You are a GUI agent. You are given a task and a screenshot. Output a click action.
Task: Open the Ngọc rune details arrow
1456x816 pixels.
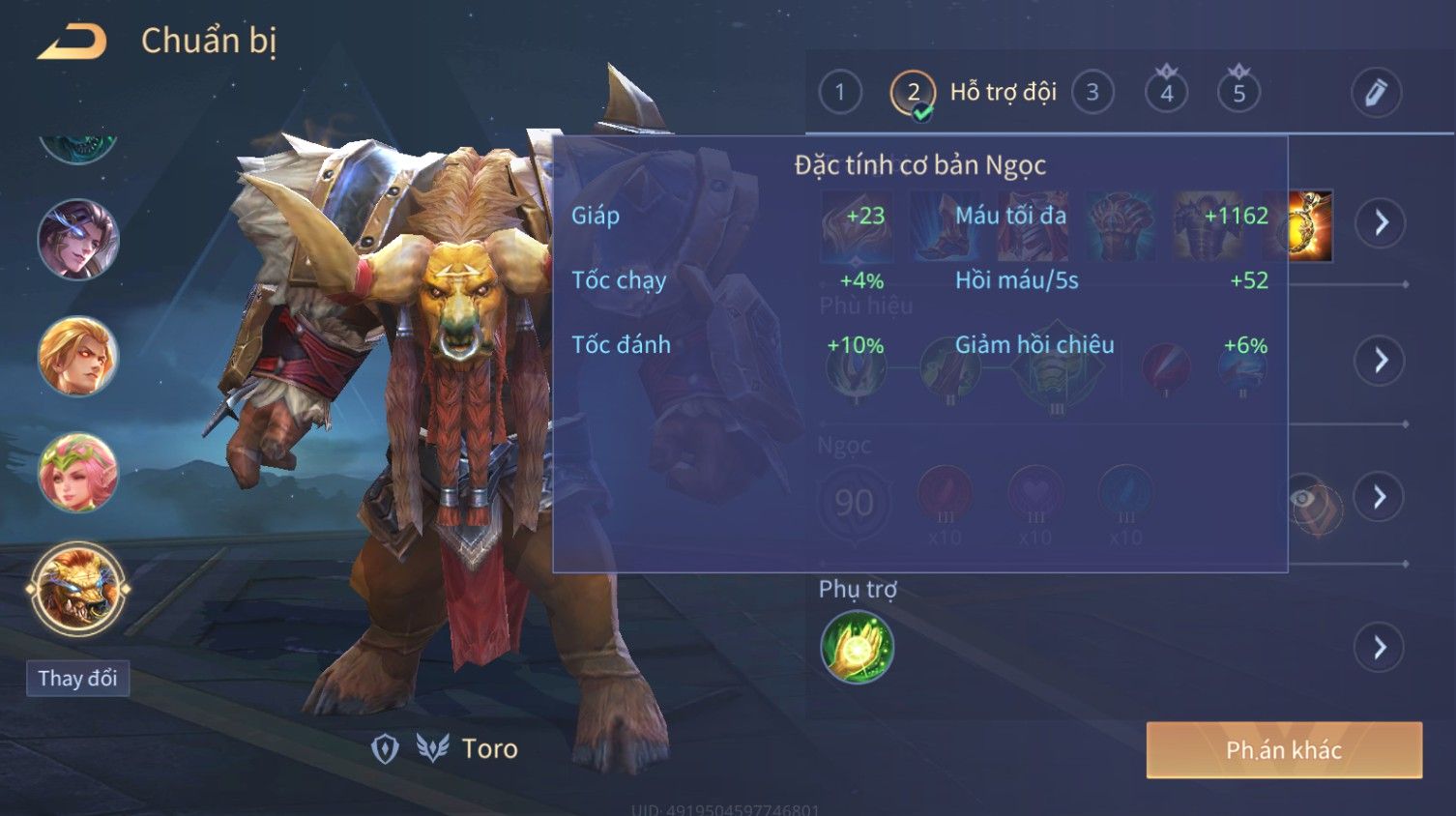tap(1381, 497)
